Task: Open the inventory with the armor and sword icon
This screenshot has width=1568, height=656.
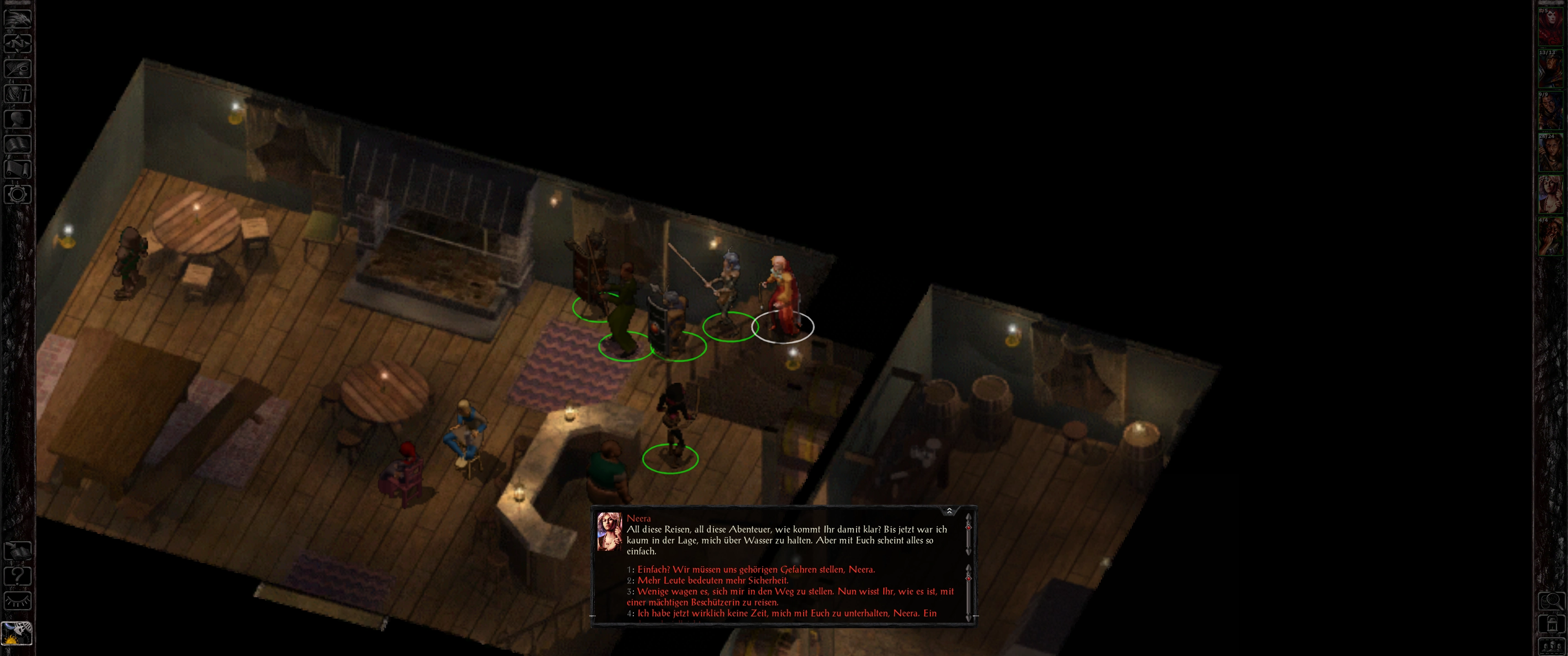Action: 18,94
